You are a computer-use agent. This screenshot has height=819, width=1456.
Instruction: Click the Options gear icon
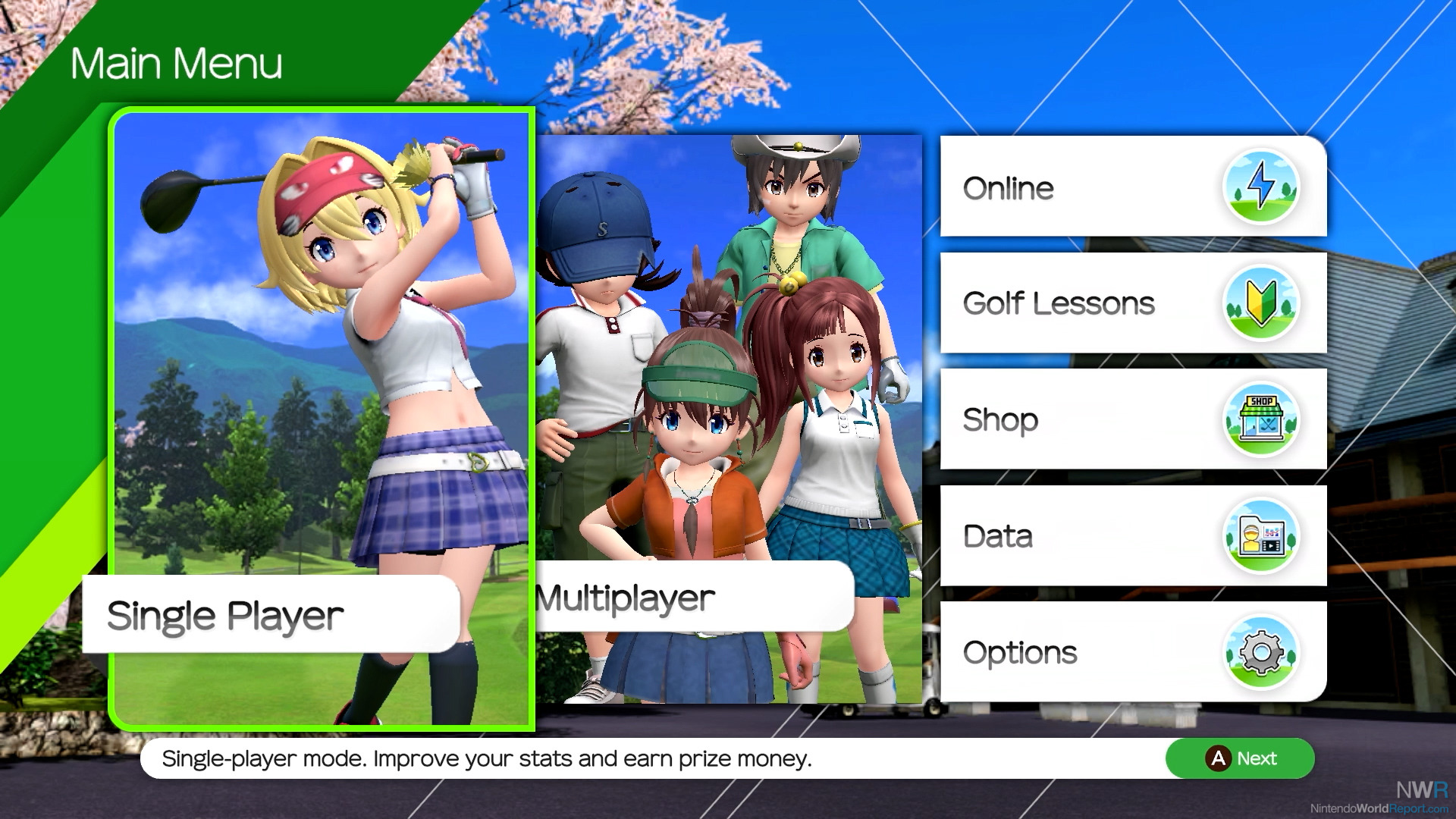tap(1260, 652)
